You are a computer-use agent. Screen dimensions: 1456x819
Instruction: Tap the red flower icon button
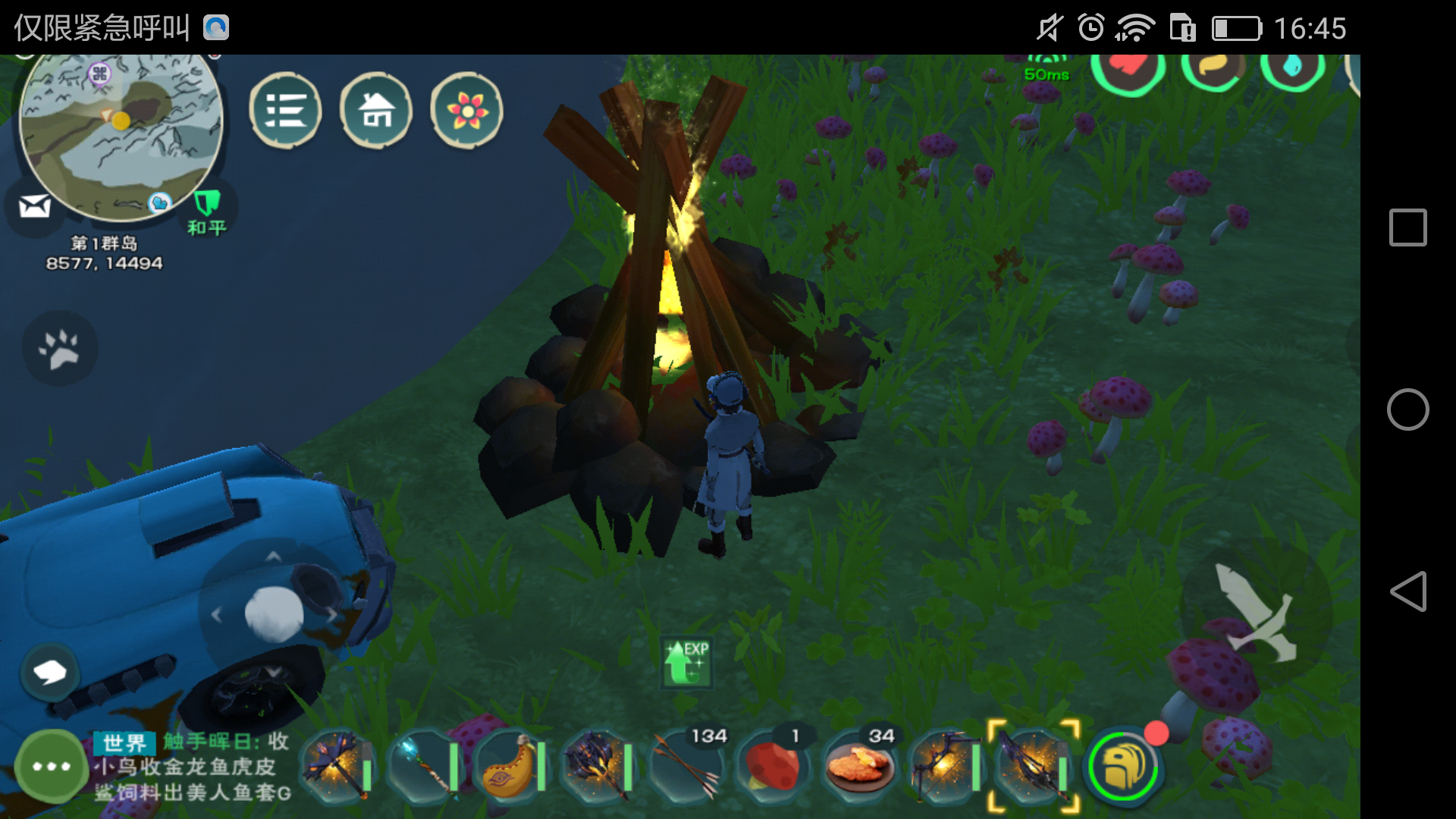pyautogui.click(x=466, y=111)
